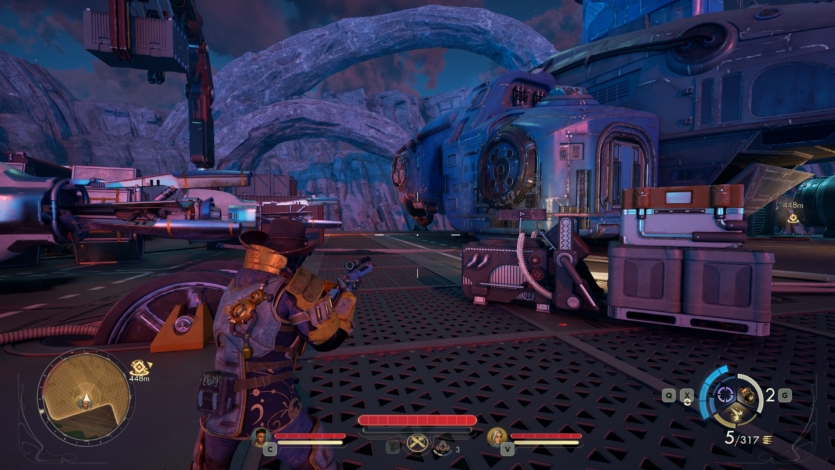The height and width of the screenshot is (470, 835).
Task: Activate the purple crosshair ability in the wheel
Action: coord(727,394)
